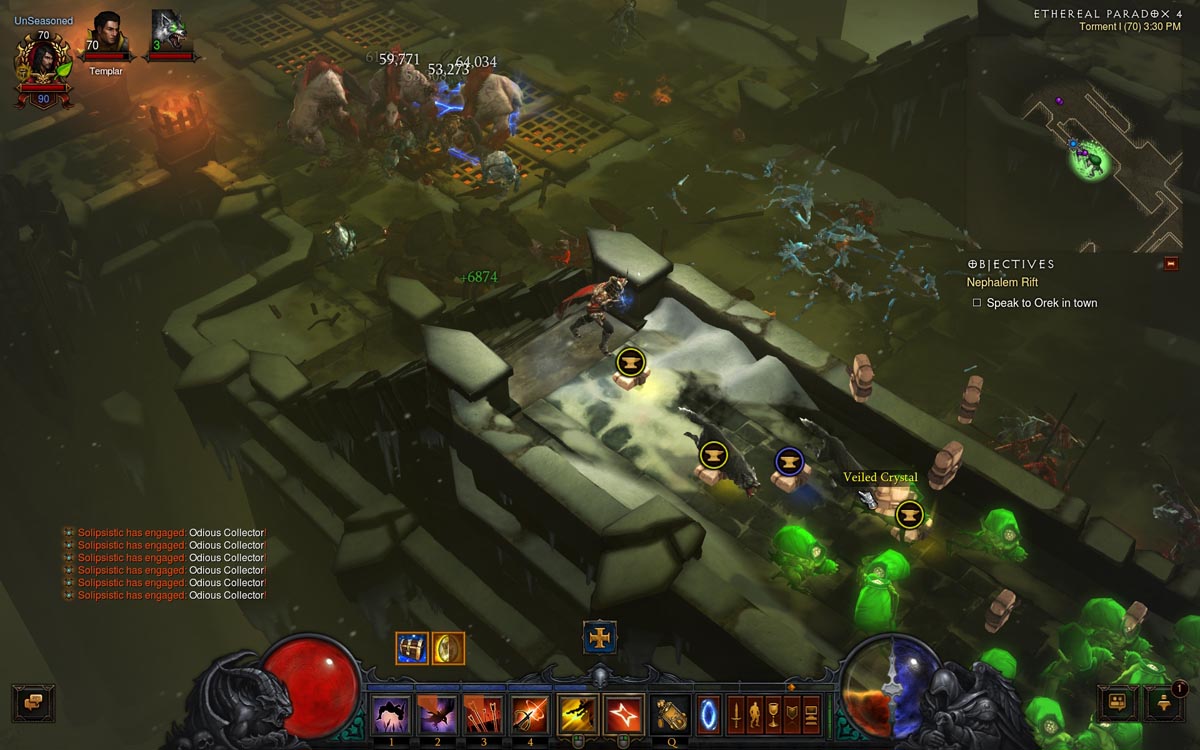Screen dimensions: 1200x750
Task: Use the raven Companion skill in slot 2
Action: click(433, 713)
